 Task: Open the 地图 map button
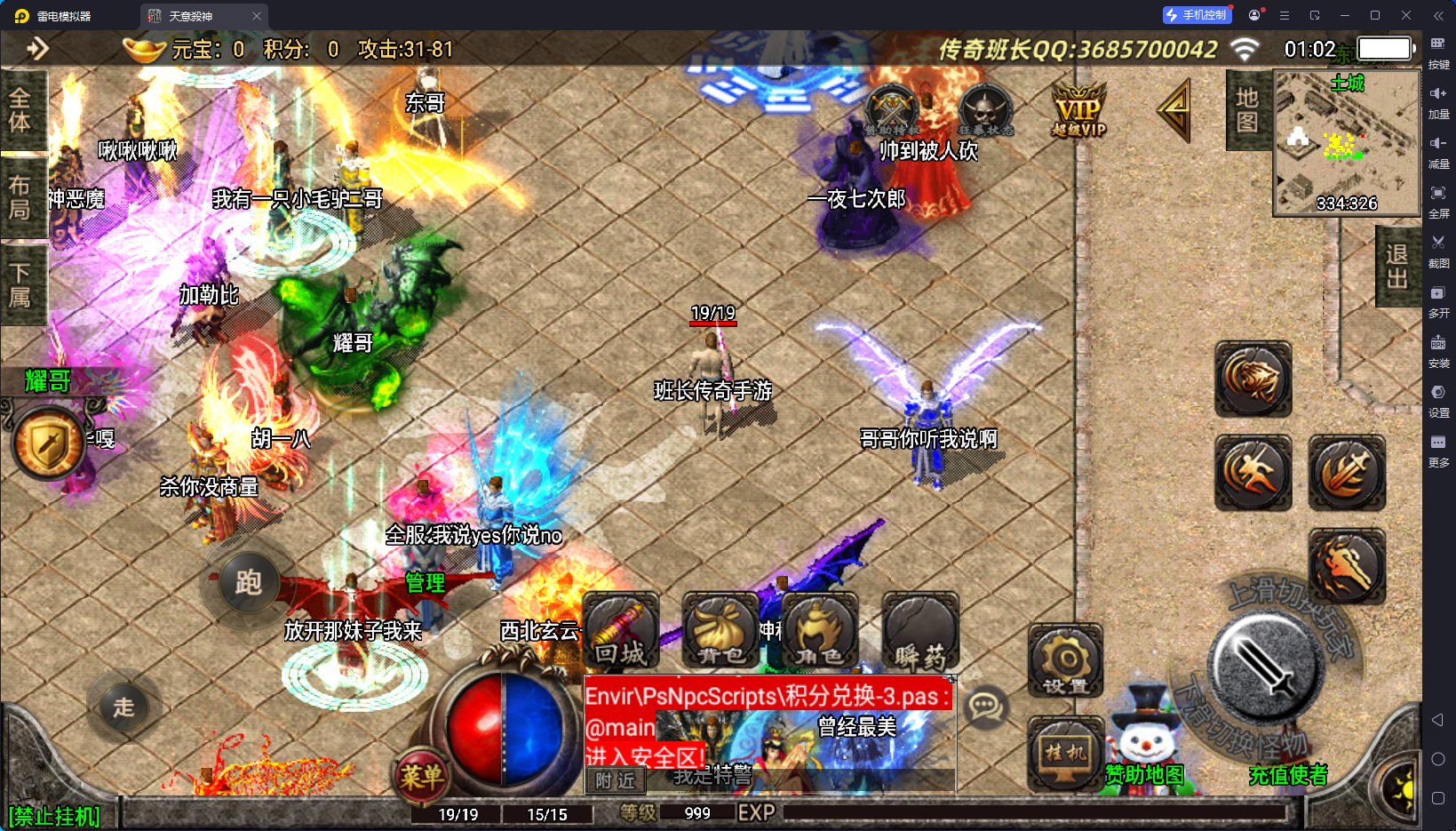[1247, 110]
